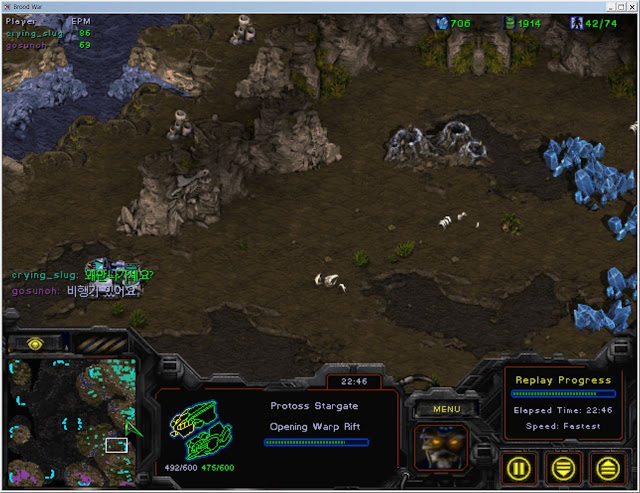The height and width of the screenshot is (493, 640).
Task: Slow down the replay speed
Action: (x=563, y=467)
